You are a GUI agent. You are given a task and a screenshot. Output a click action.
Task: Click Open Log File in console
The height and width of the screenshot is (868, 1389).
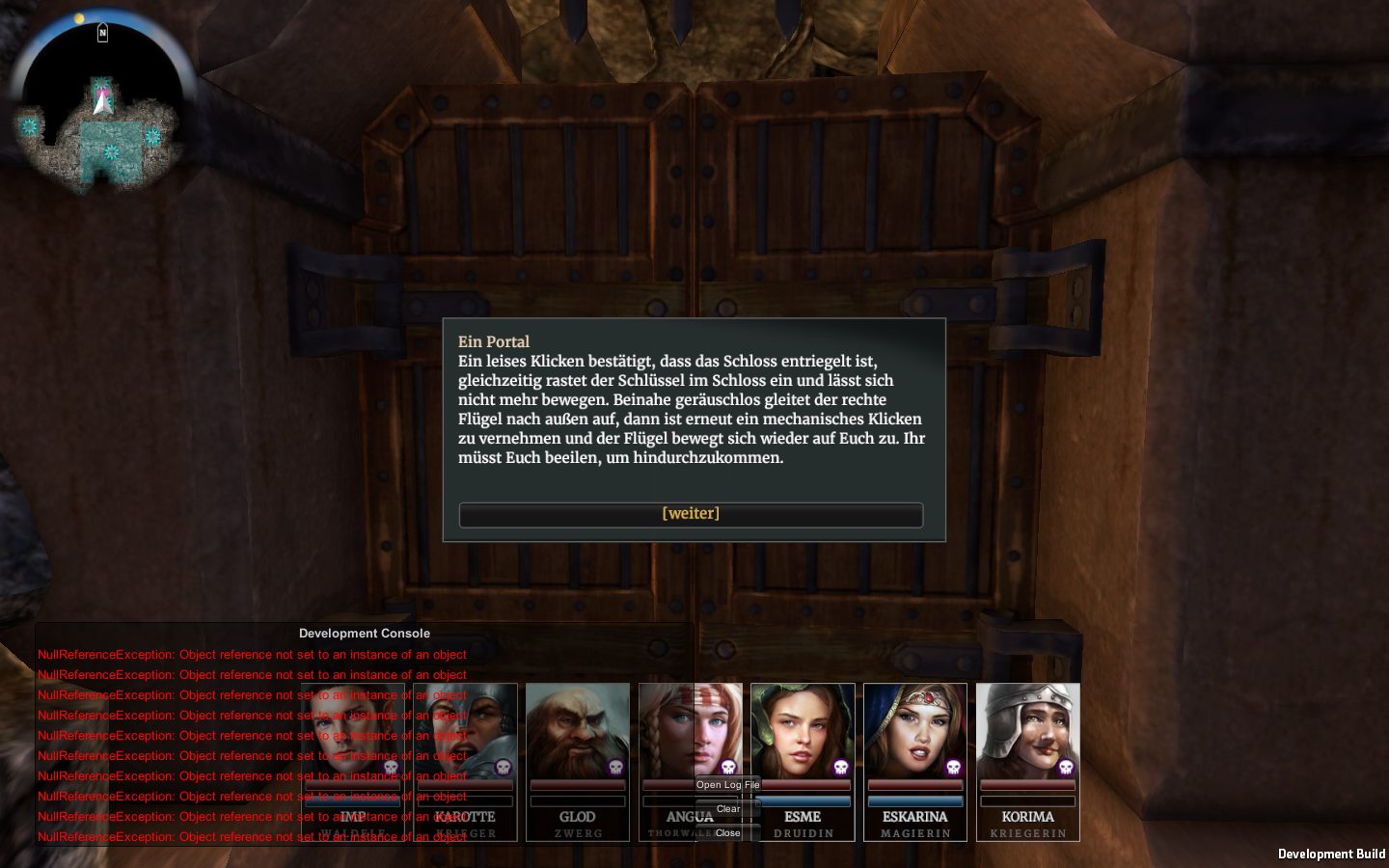pyautogui.click(x=728, y=785)
